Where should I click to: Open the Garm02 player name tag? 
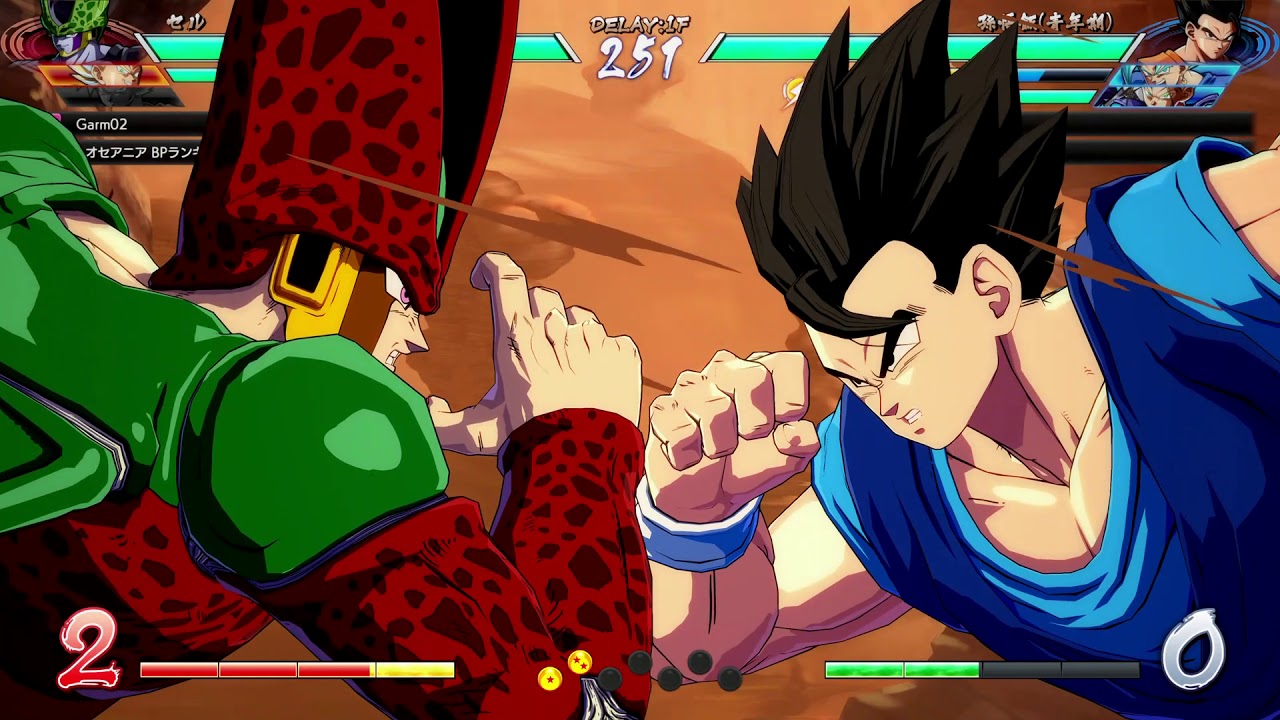101,124
